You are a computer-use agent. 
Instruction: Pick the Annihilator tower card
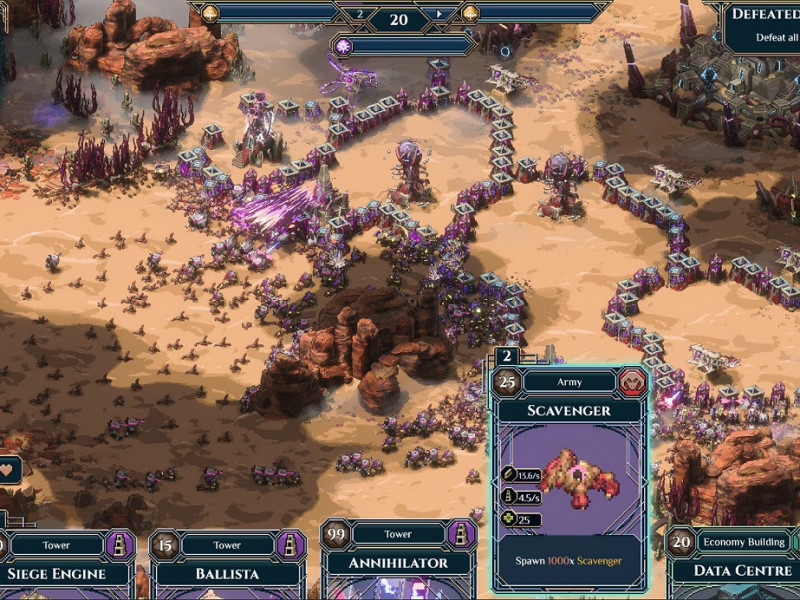(397, 563)
